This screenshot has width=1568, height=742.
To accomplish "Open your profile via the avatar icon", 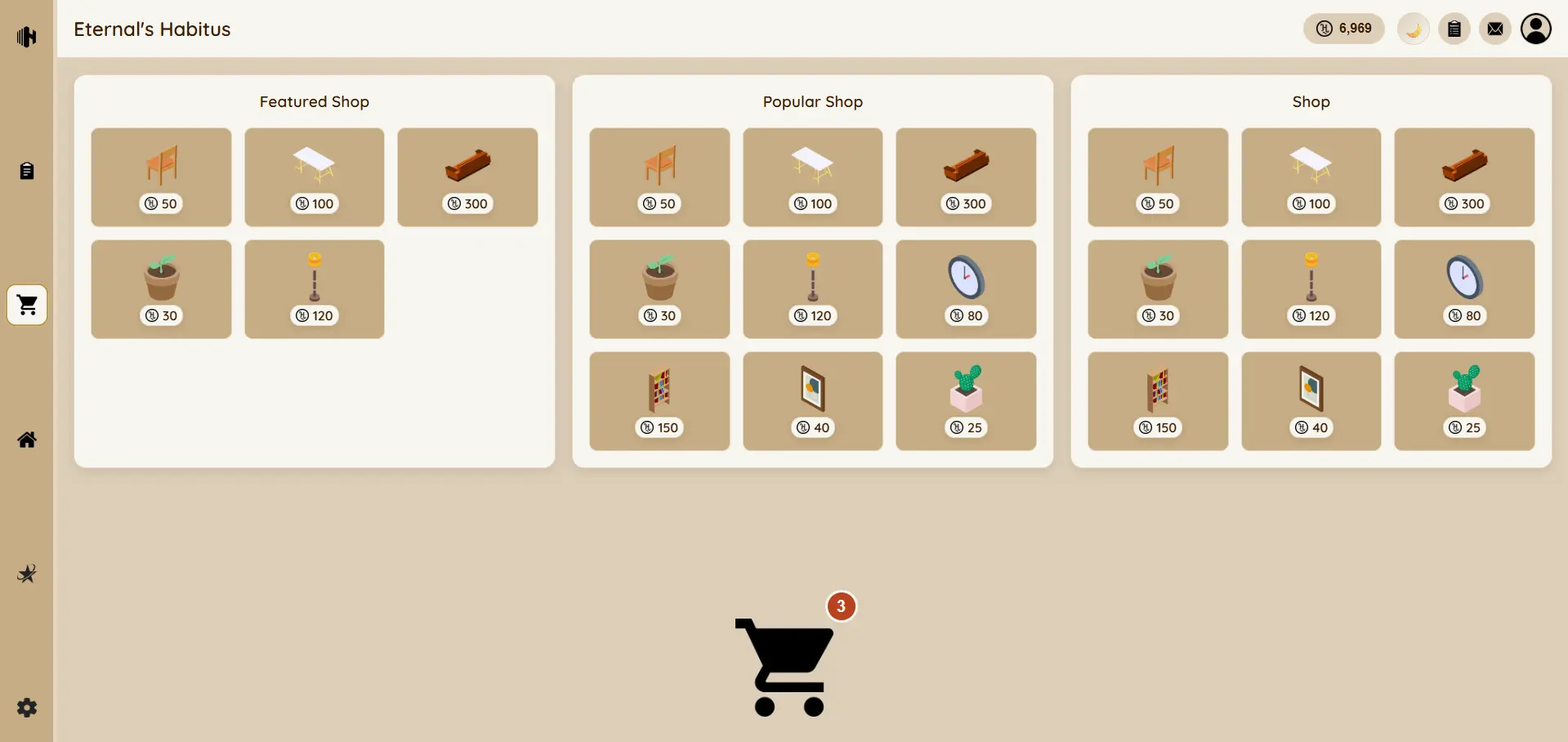I will pyautogui.click(x=1537, y=29).
